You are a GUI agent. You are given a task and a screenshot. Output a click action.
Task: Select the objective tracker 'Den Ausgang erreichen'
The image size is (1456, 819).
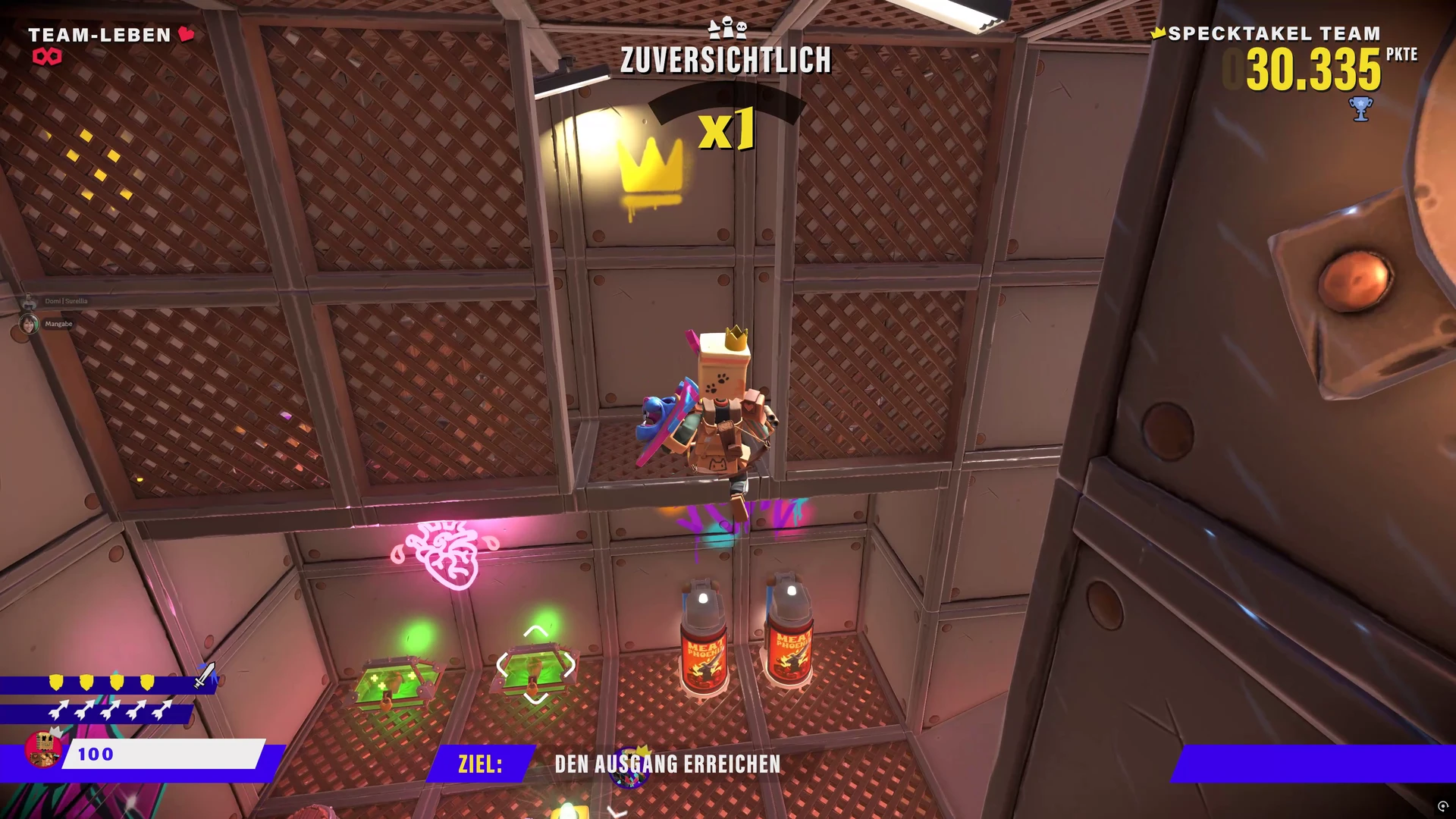(667, 764)
